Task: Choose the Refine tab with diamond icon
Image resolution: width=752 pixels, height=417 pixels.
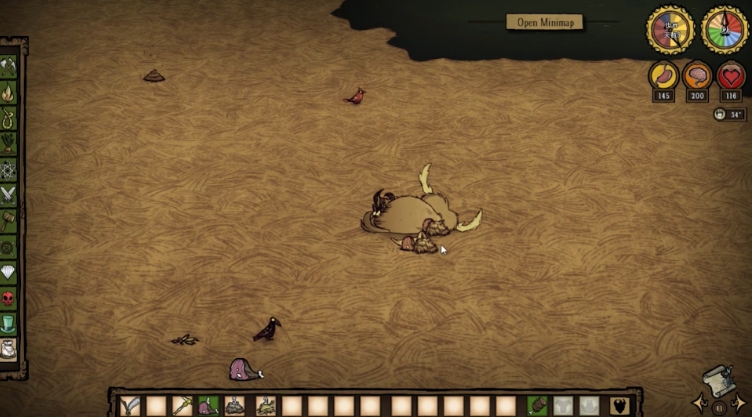Action: click(x=9, y=272)
